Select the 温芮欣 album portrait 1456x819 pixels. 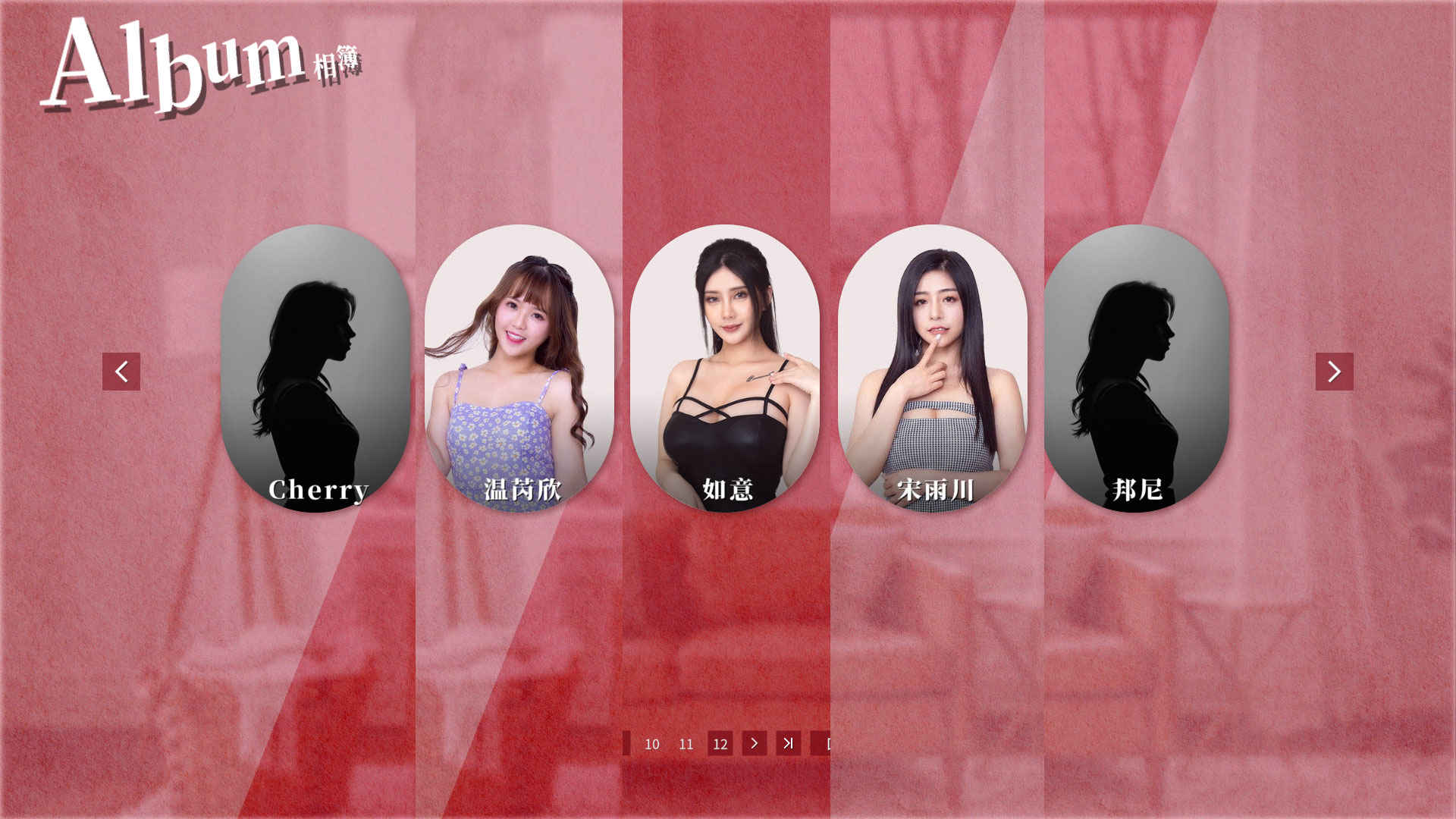click(x=519, y=369)
